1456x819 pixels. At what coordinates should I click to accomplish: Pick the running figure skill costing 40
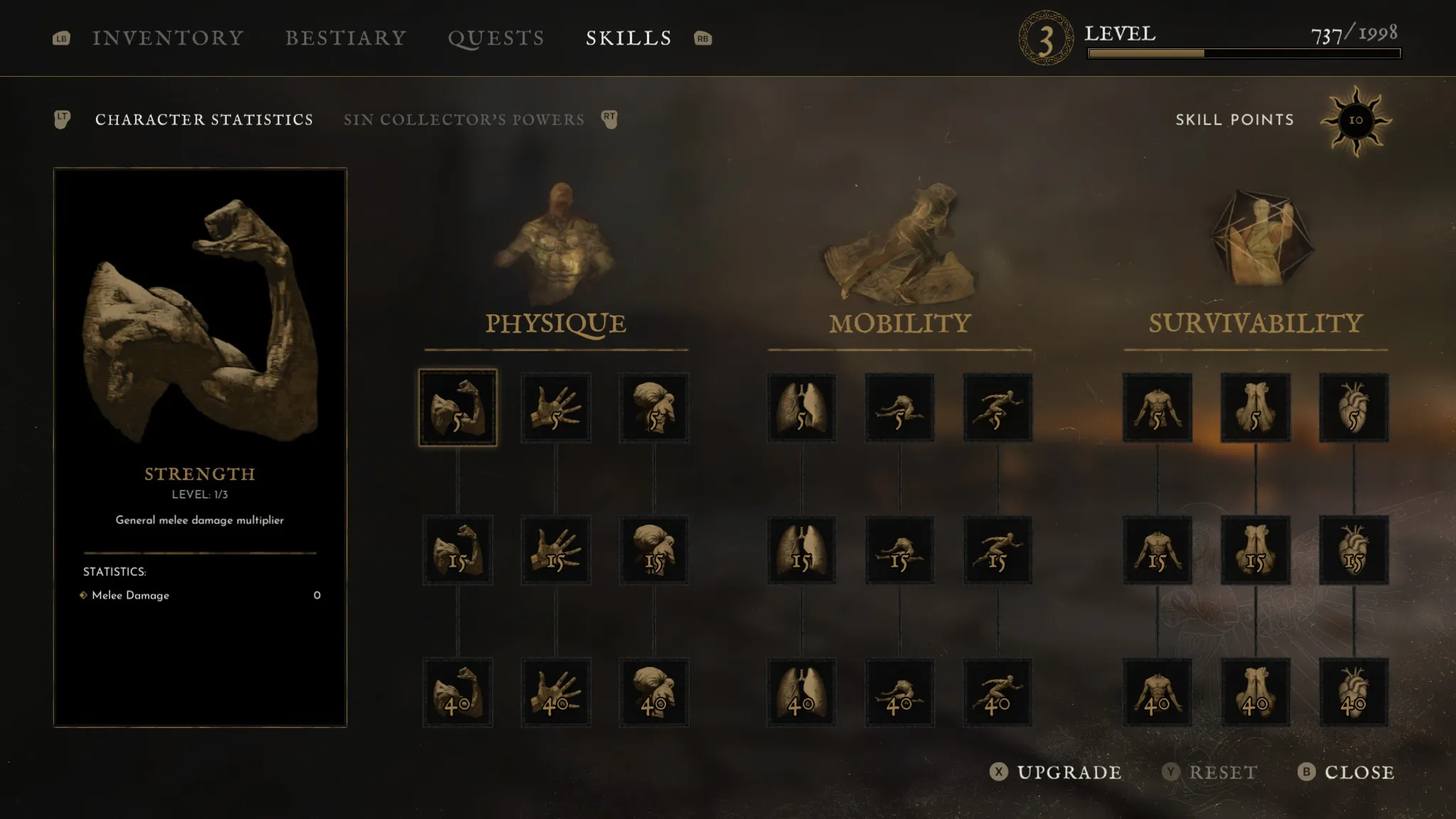[x=998, y=692]
